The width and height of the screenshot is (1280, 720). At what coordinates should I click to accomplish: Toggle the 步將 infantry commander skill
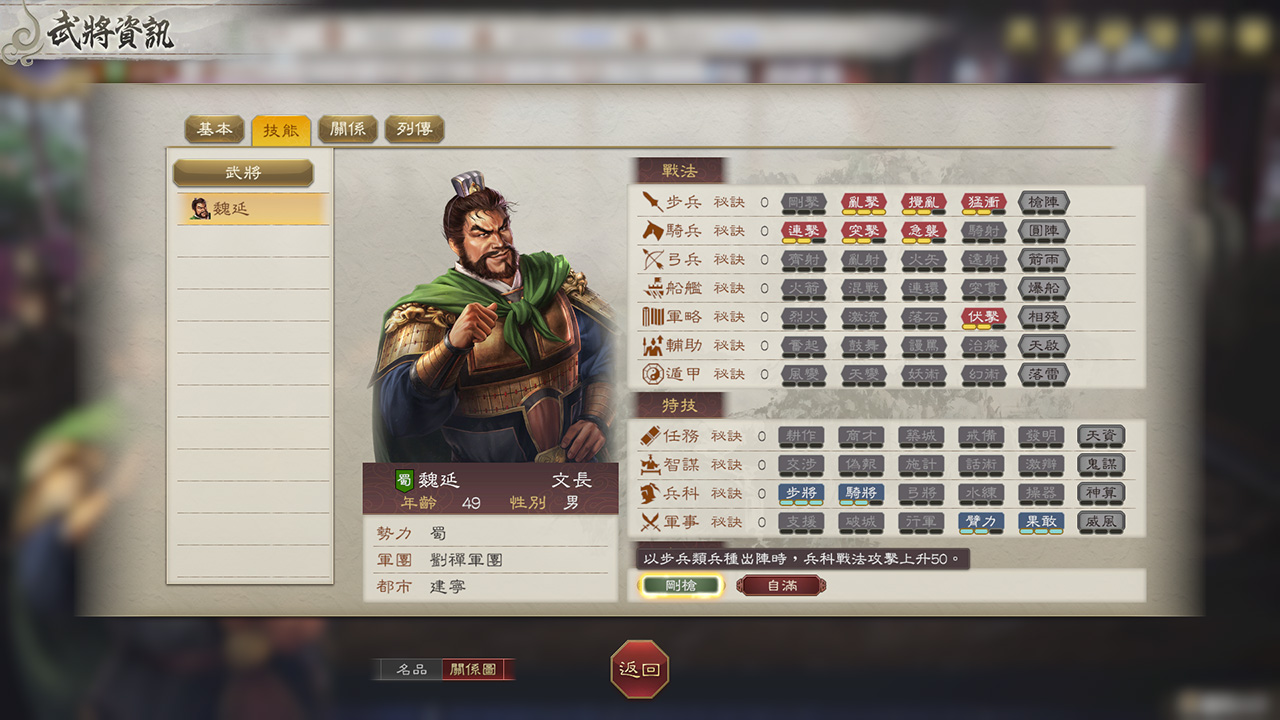[803, 493]
